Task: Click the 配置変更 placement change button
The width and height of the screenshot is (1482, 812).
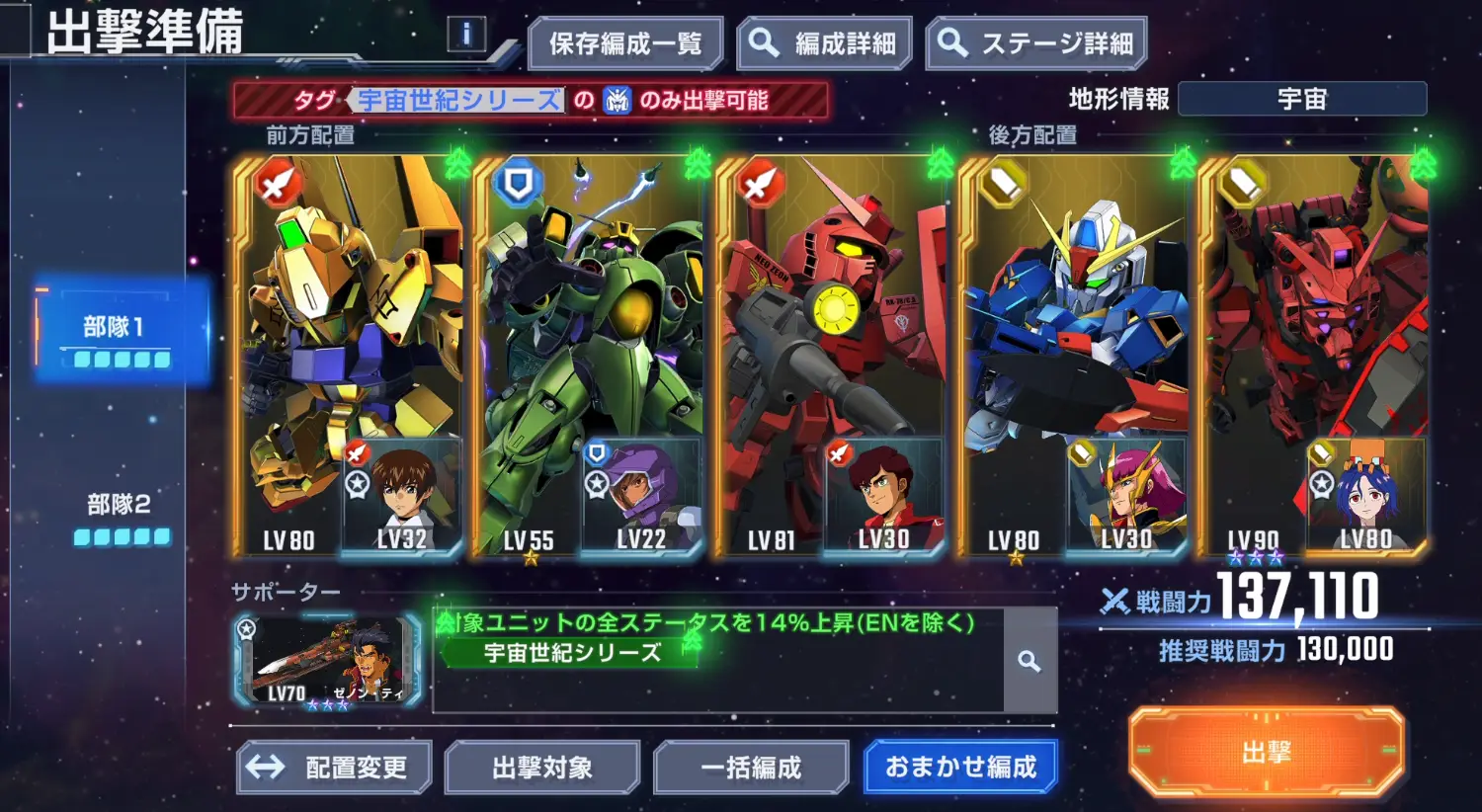Action: [x=334, y=767]
